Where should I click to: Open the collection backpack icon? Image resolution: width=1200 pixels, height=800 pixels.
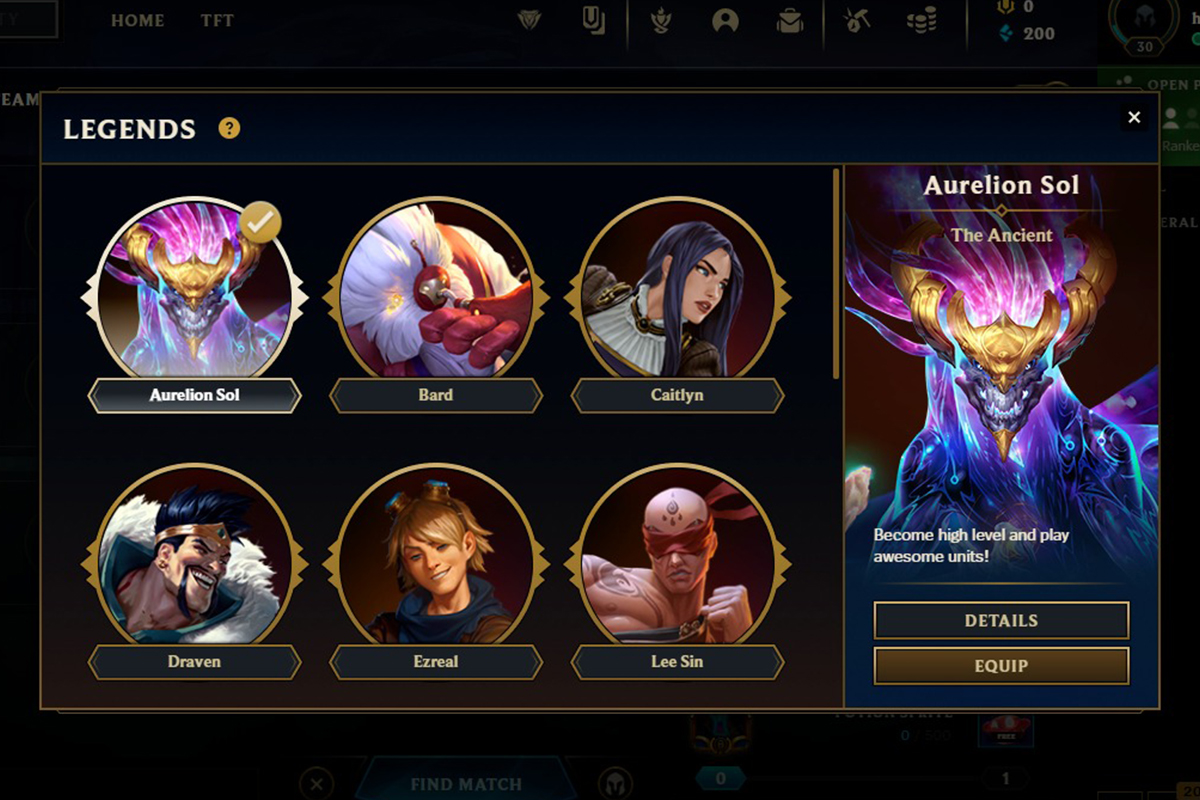point(790,21)
